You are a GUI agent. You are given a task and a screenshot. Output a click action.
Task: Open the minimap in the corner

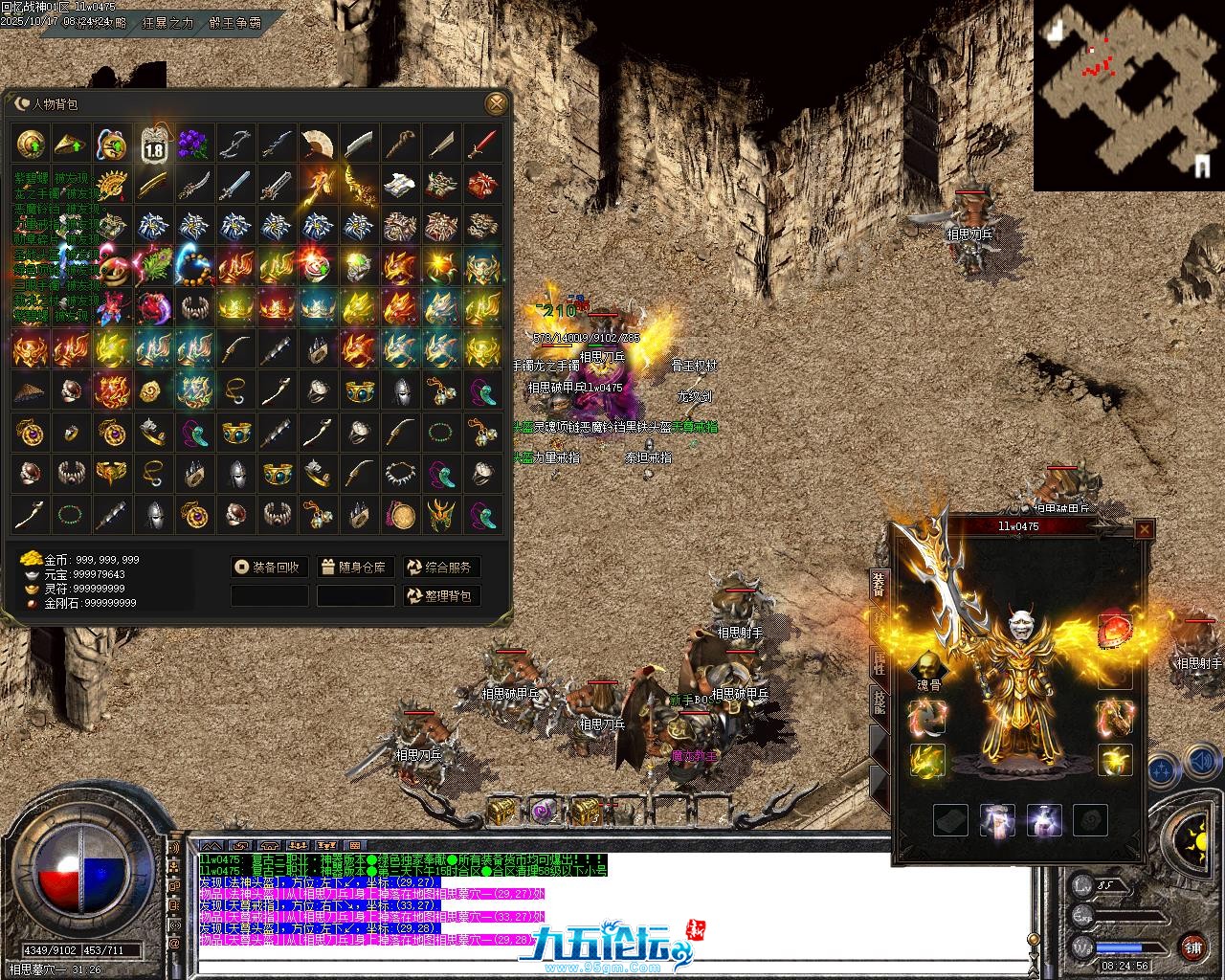pyautogui.click(x=1127, y=96)
